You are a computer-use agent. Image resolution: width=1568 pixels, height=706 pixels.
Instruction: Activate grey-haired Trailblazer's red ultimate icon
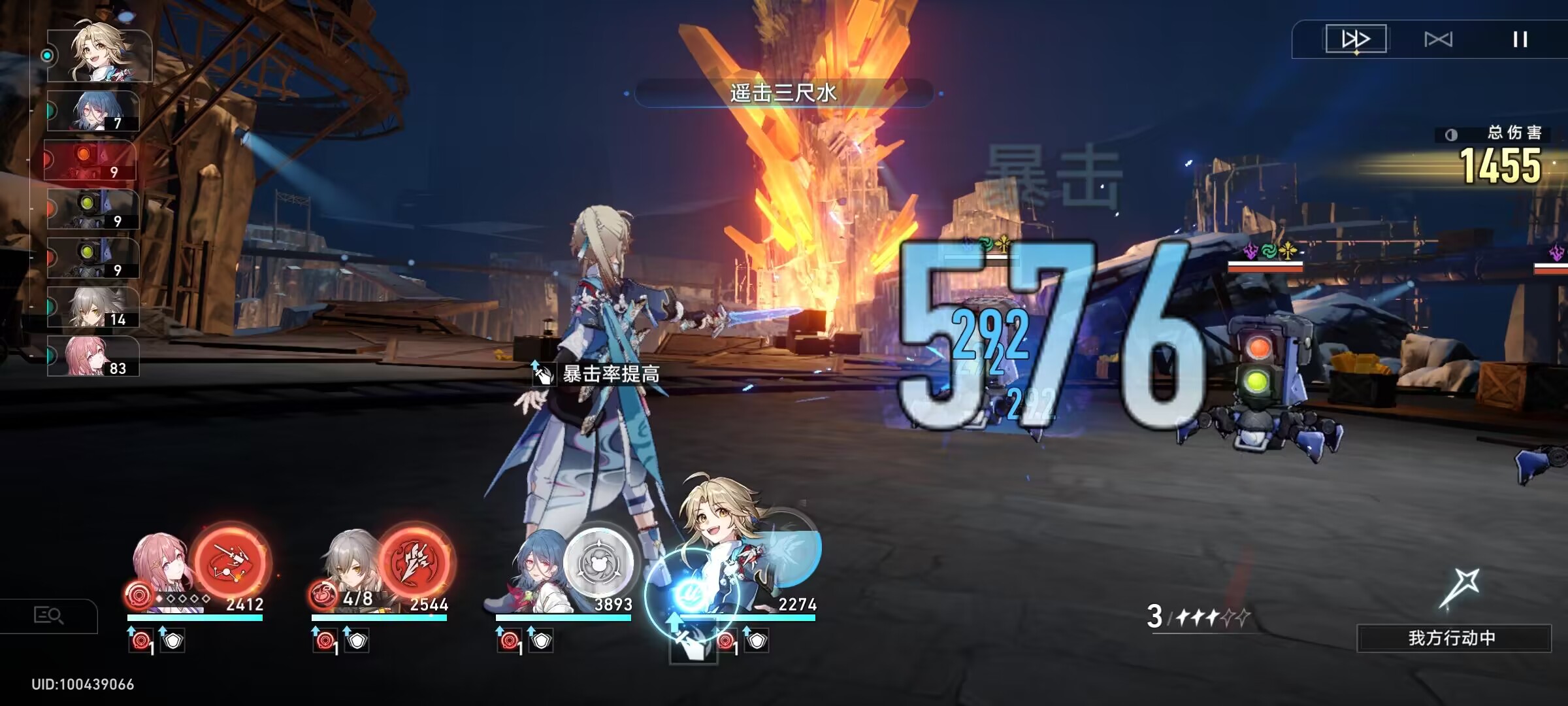click(415, 562)
